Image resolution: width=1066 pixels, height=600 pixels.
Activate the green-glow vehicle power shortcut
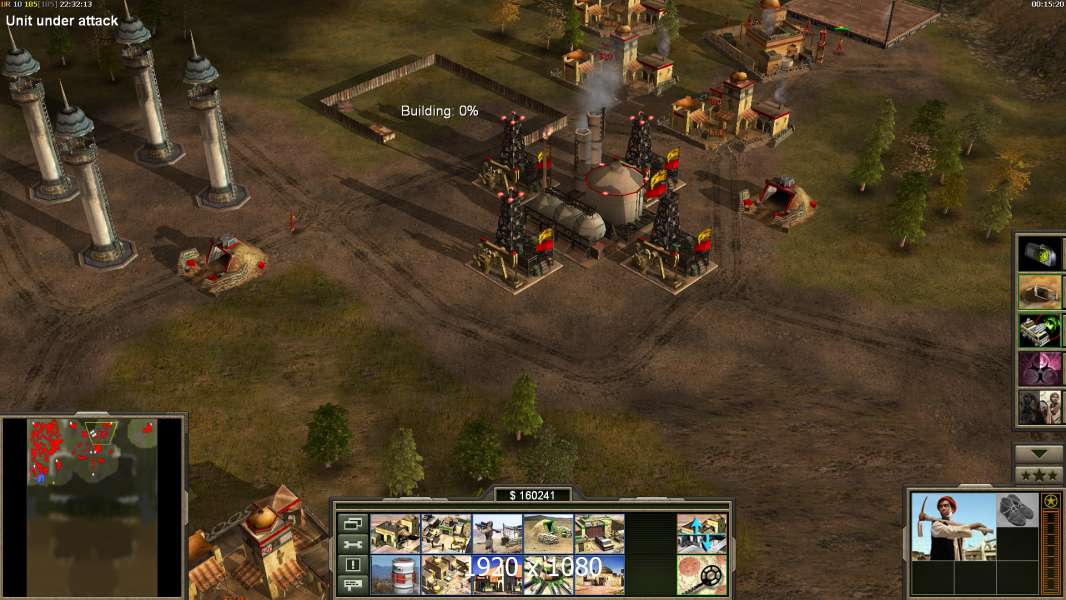tap(1040, 329)
